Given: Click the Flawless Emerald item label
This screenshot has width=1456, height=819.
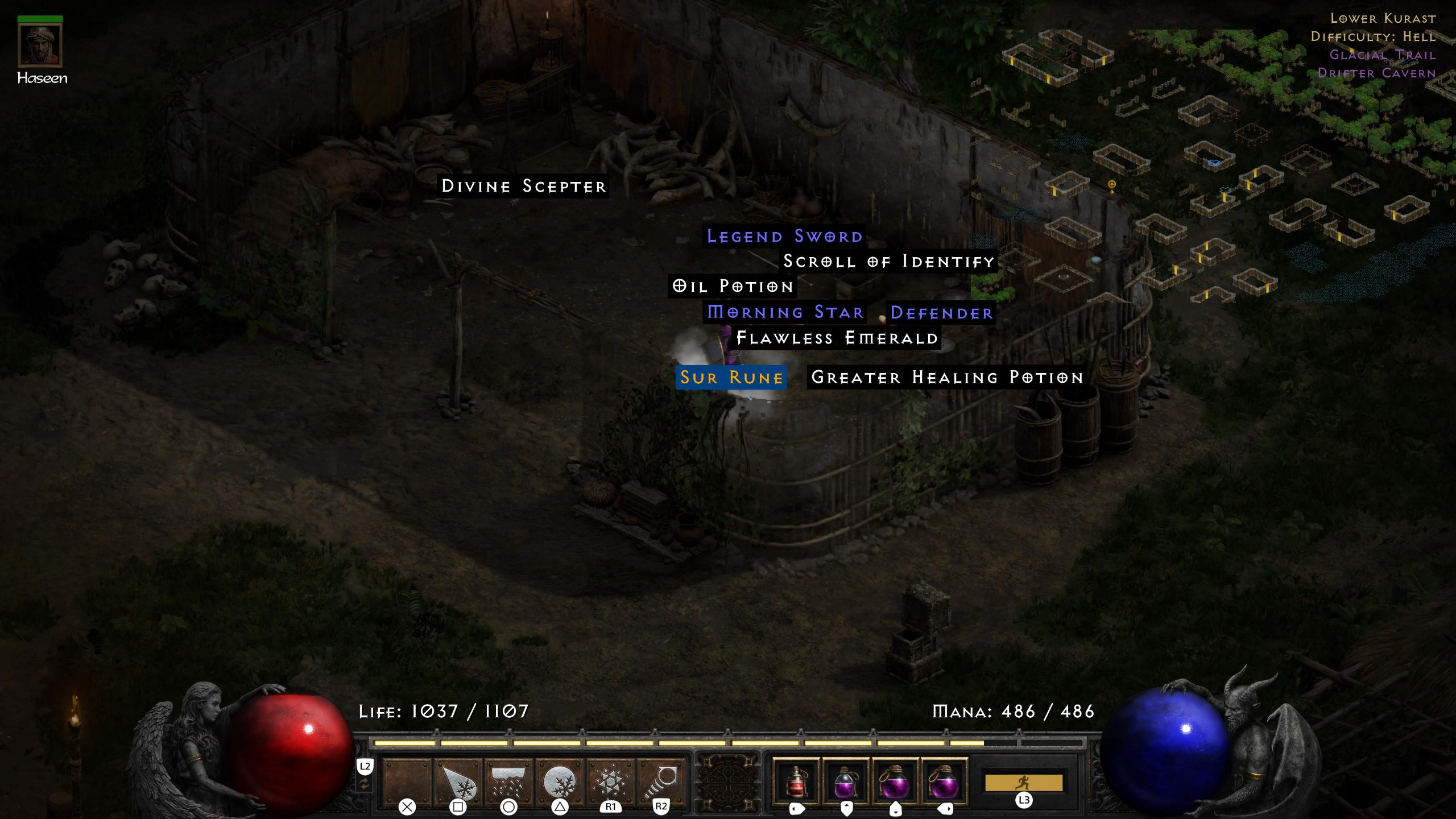Looking at the screenshot, I should coord(836,337).
